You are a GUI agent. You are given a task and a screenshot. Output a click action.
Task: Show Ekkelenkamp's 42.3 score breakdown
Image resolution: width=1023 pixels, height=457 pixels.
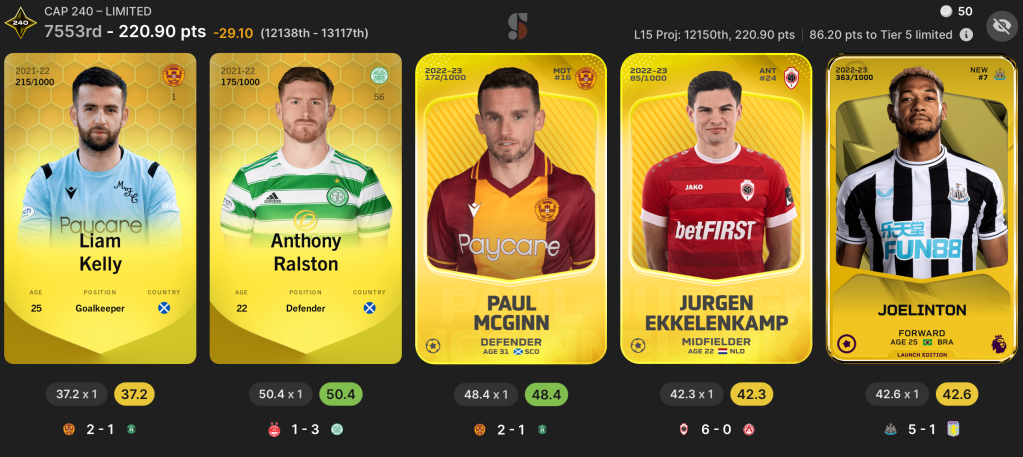751,394
